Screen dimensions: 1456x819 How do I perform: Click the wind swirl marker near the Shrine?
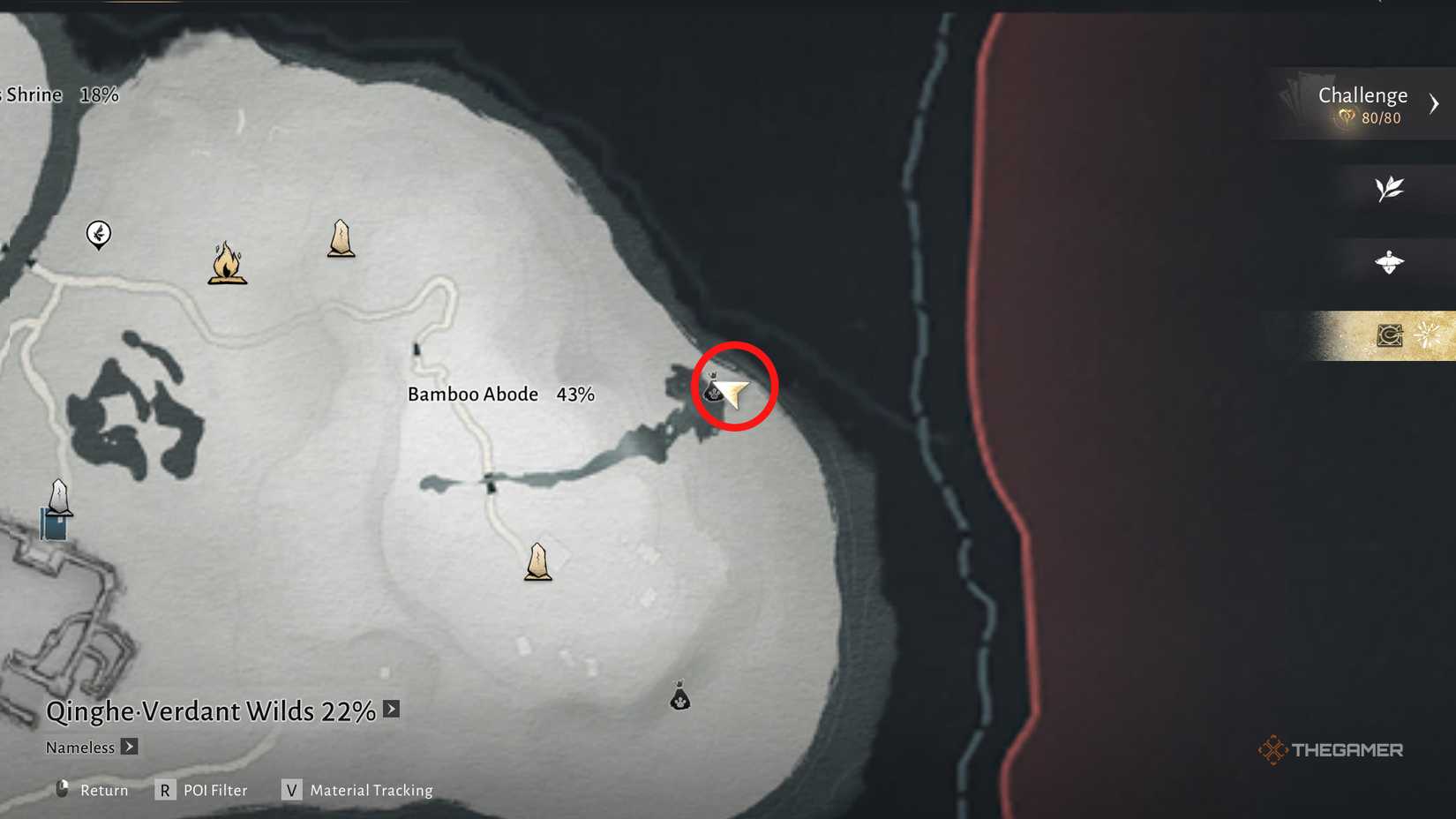pos(99,234)
